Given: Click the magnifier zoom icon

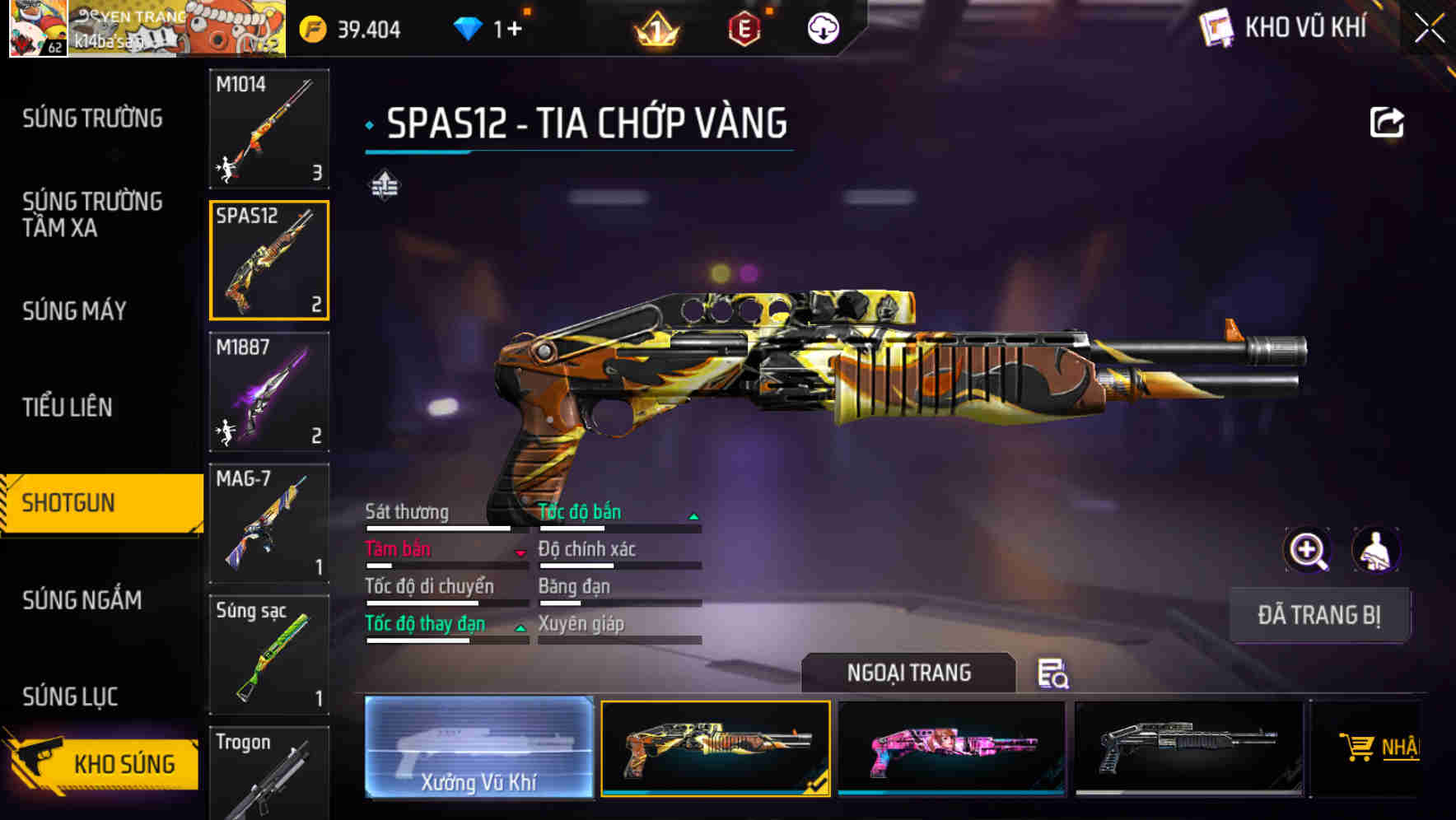Looking at the screenshot, I should [1307, 550].
